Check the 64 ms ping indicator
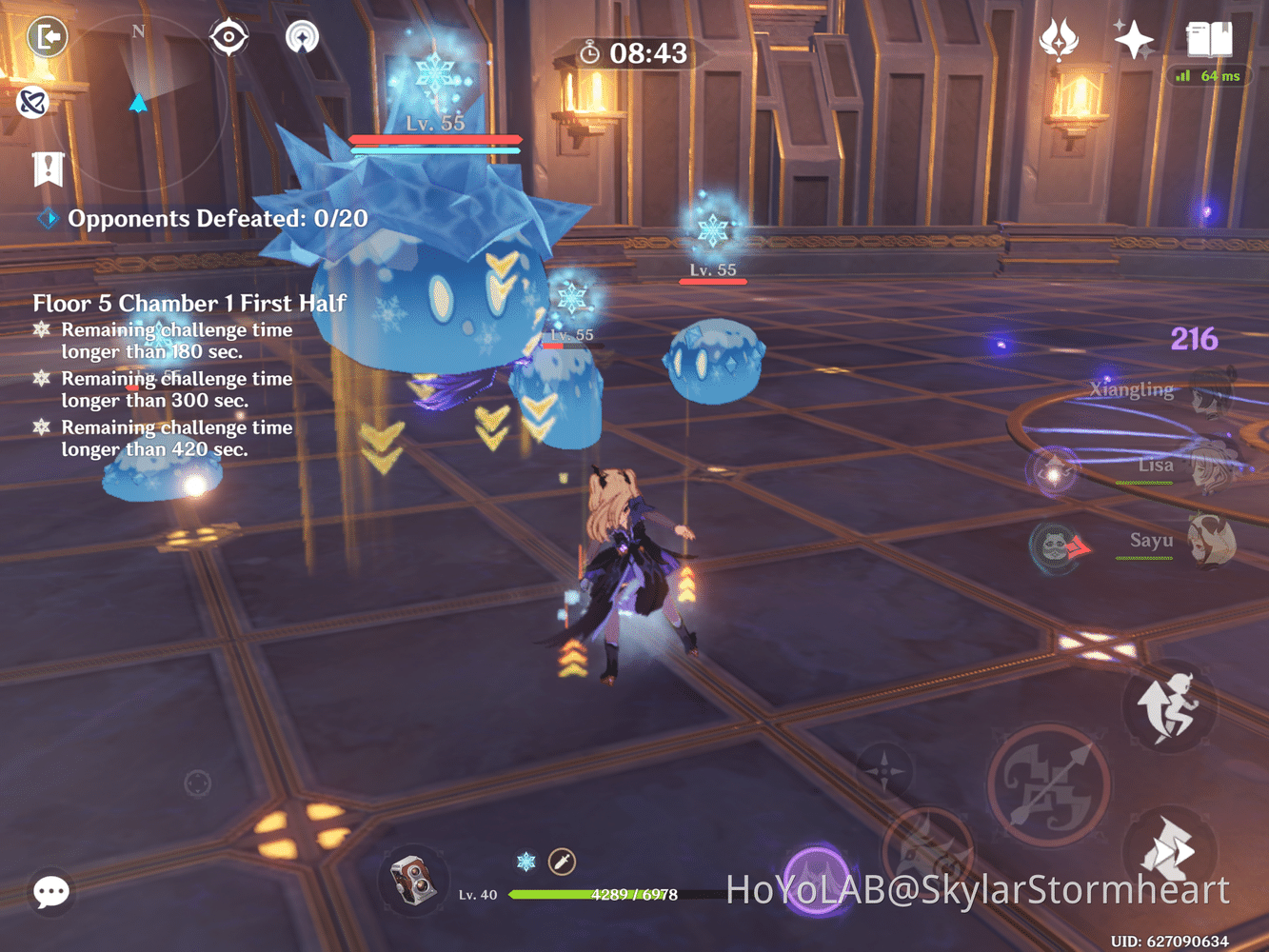Image resolution: width=1269 pixels, height=952 pixels. click(x=1209, y=76)
